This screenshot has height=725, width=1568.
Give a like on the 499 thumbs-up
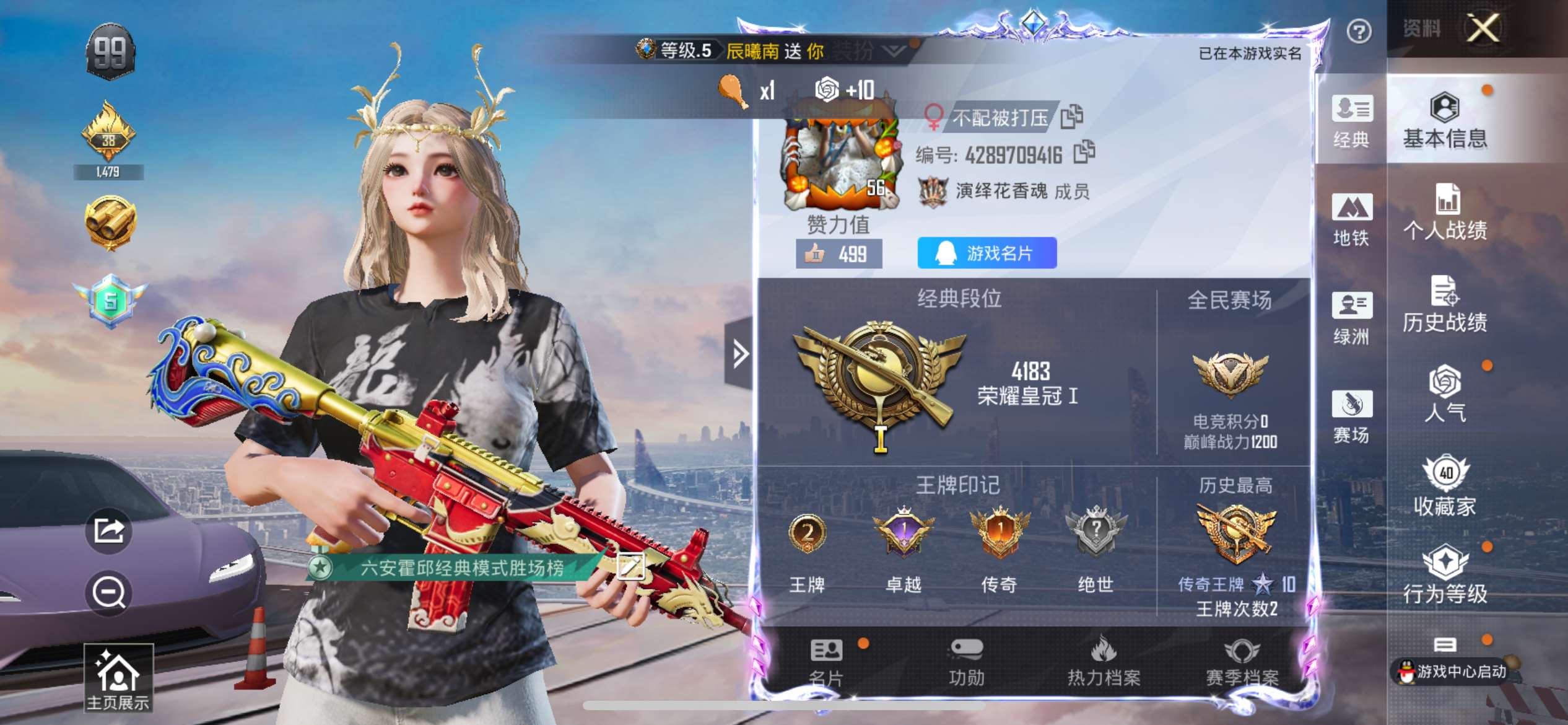(838, 254)
